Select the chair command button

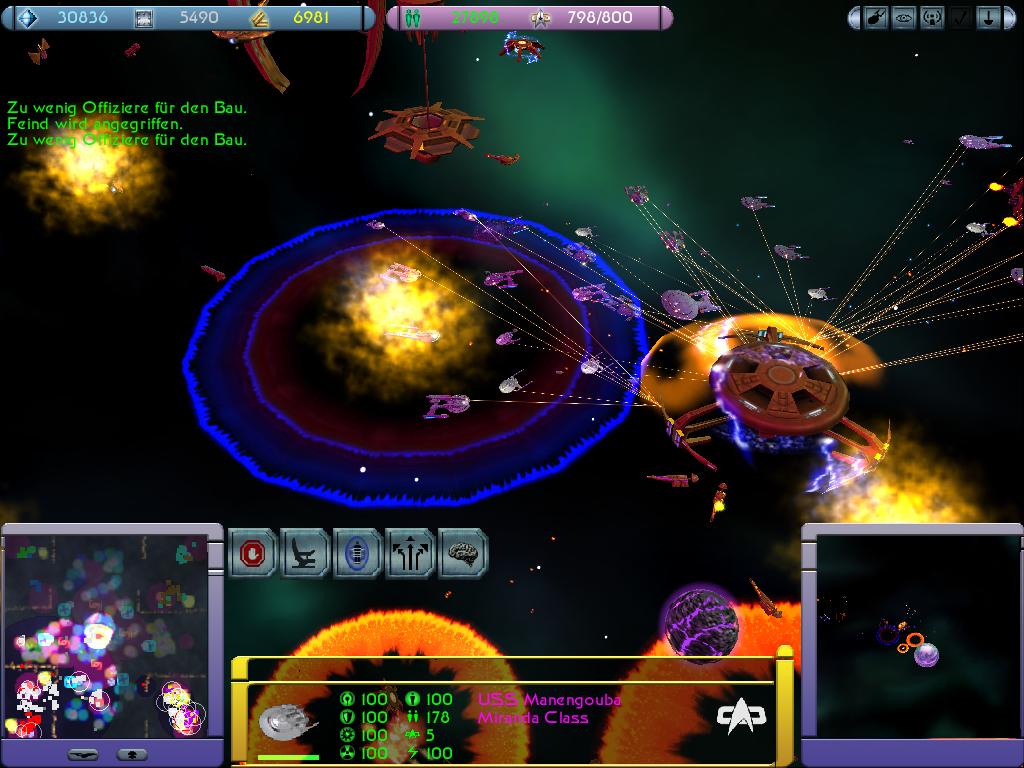pos(306,554)
